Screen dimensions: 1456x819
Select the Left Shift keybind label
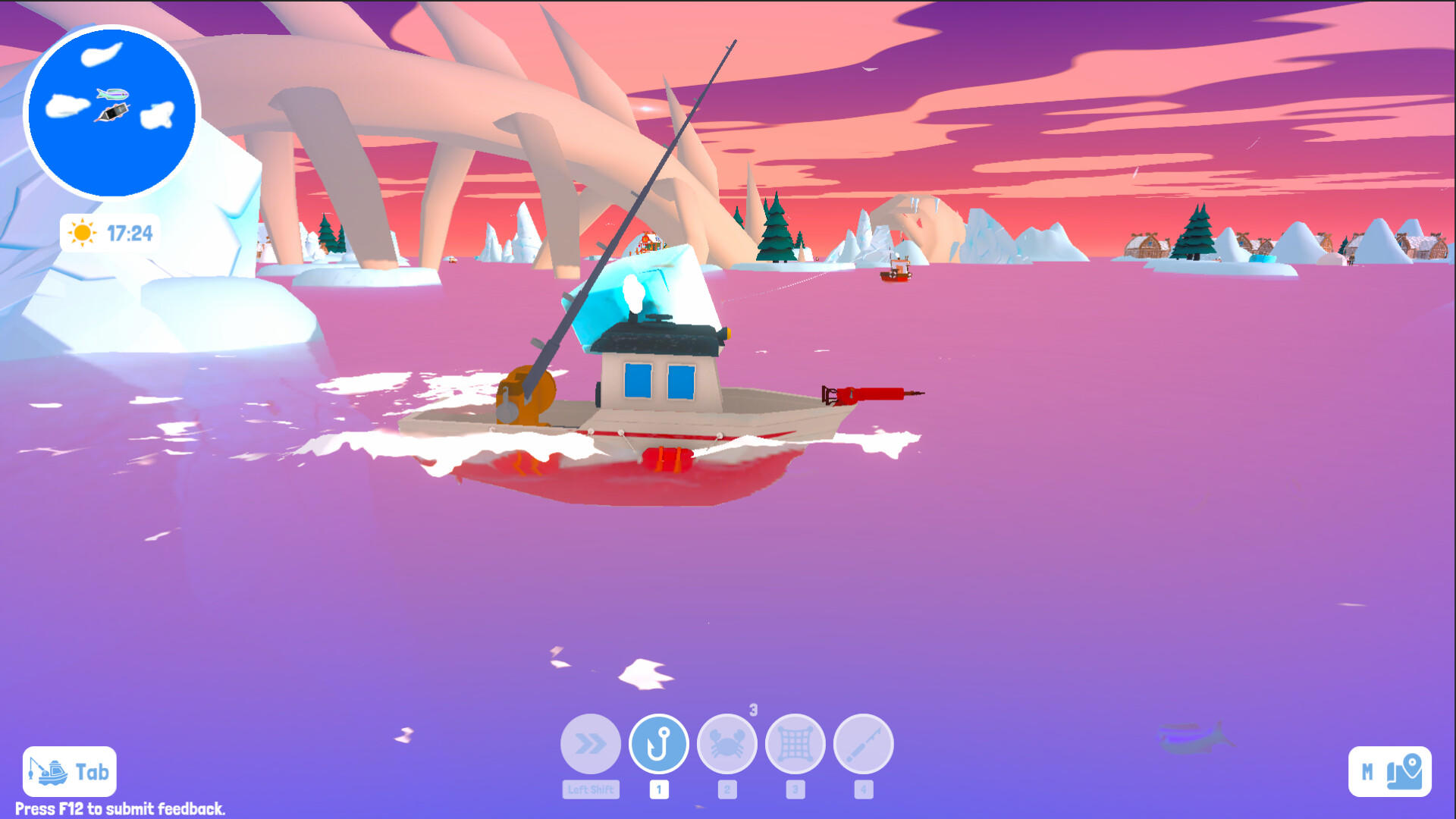pyautogui.click(x=591, y=789)
